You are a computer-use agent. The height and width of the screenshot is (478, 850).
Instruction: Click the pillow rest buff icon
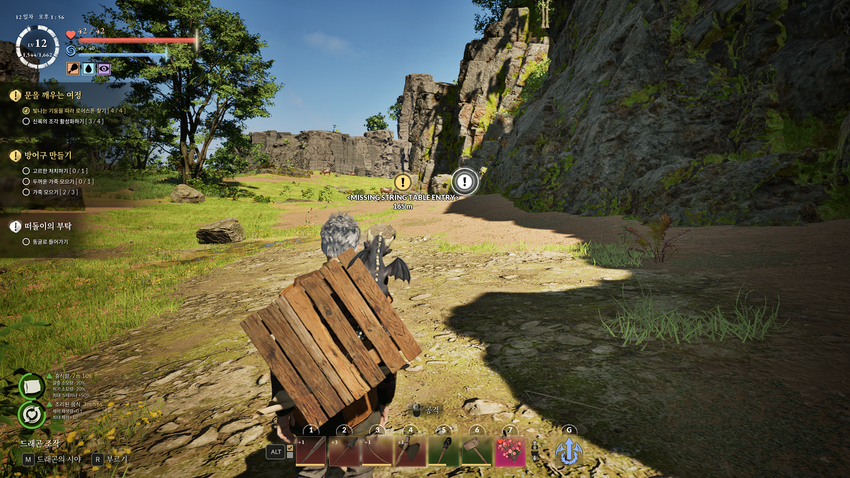(x=32, y=385)
